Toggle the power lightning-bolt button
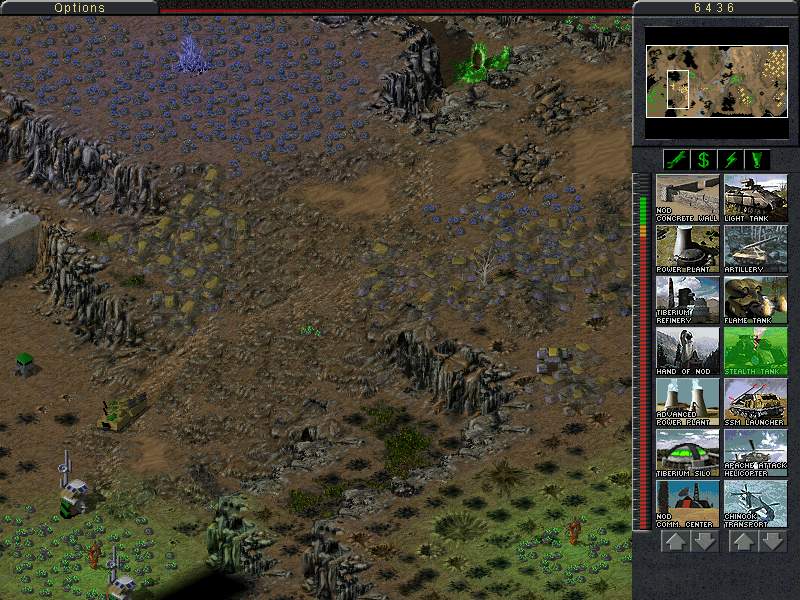This screenshot has height=600, width=800. click(732, 159)
